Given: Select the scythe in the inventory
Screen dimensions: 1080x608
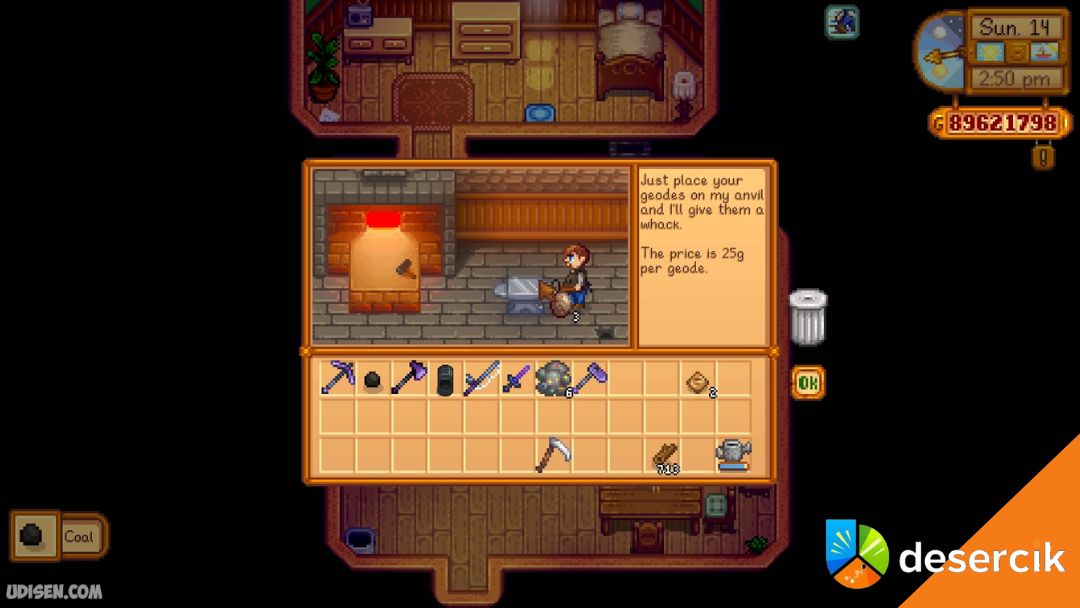Looking at the screenshot, I should tap(553, 454).
